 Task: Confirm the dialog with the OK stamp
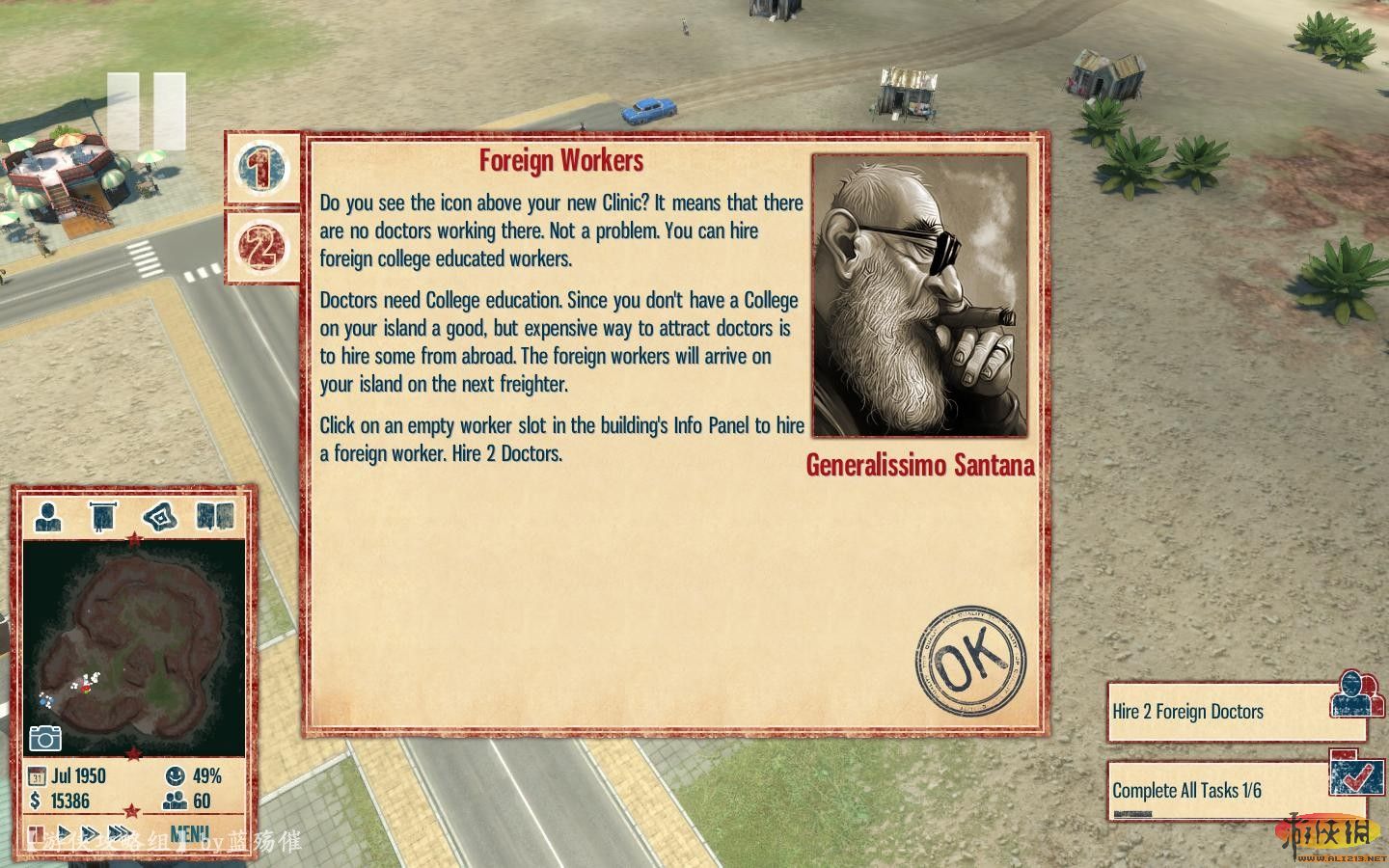[x=970, y=663]
